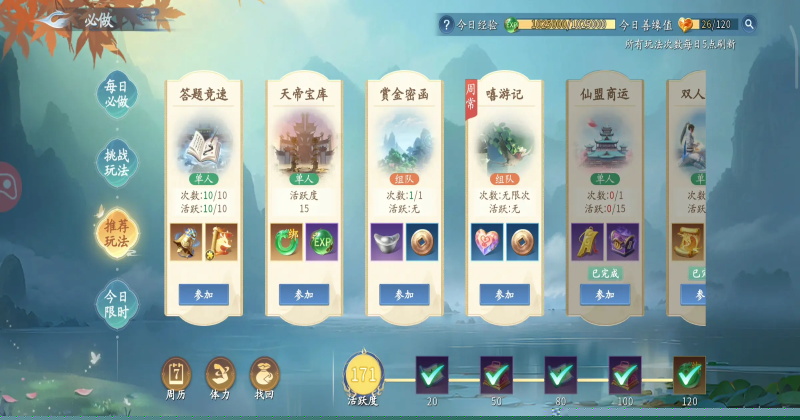Viewport: 800px width, 420px height.
Task: Select the 20 activity reward chest
Action: [432, 375]
